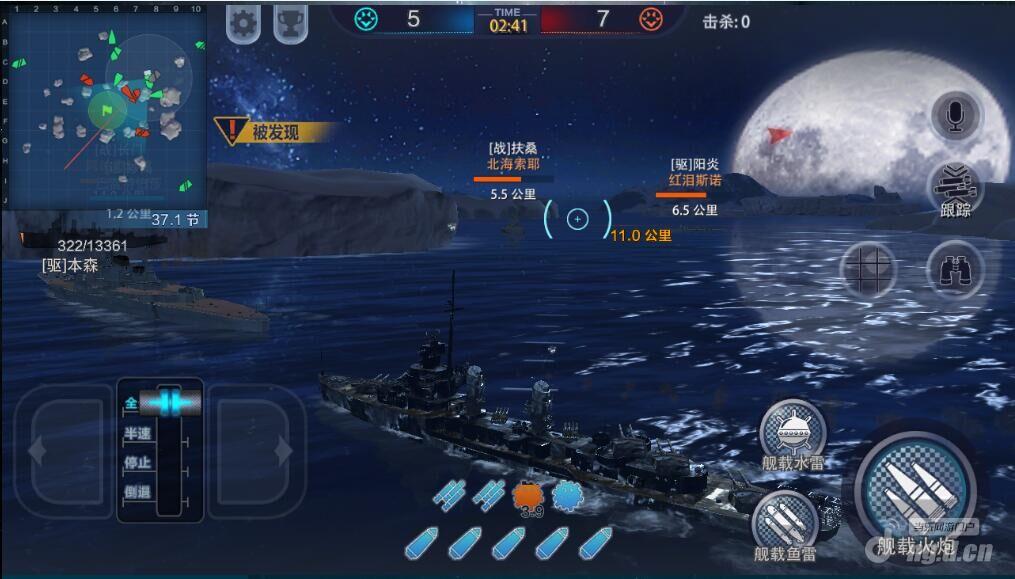This screenshot has height=579, width=1015.
Task: Open the trophy scoreboard
Action: 290,22
